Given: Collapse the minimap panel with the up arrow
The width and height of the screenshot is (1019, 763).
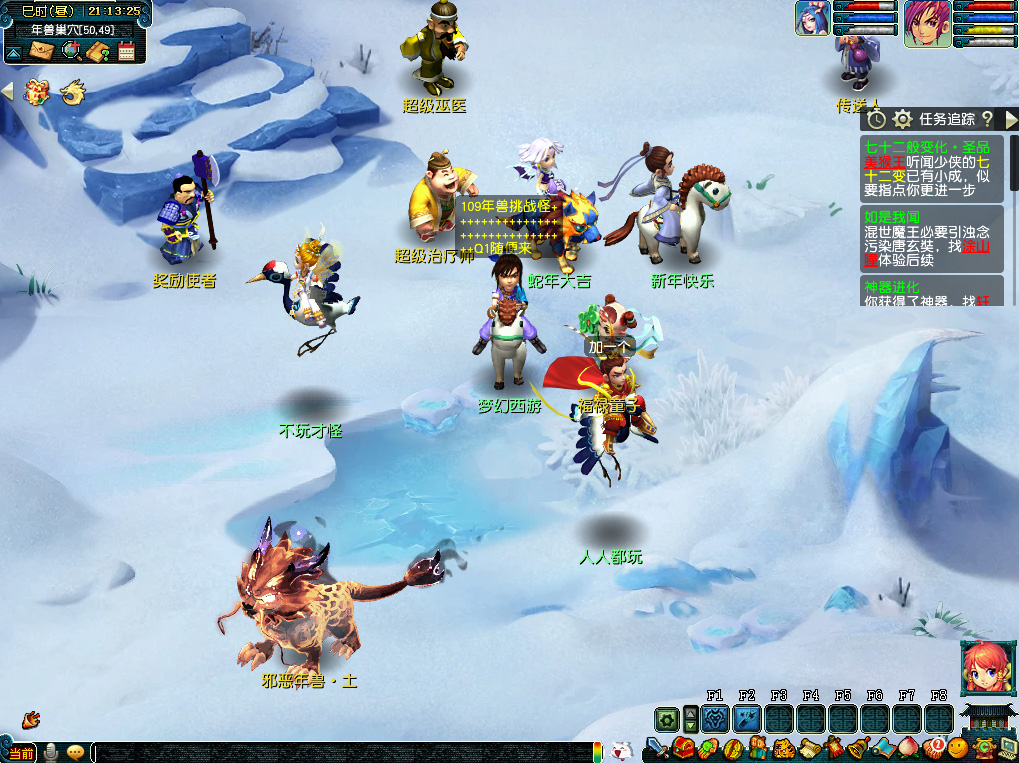Looking at the screenshot, I should tap(13, 52).
